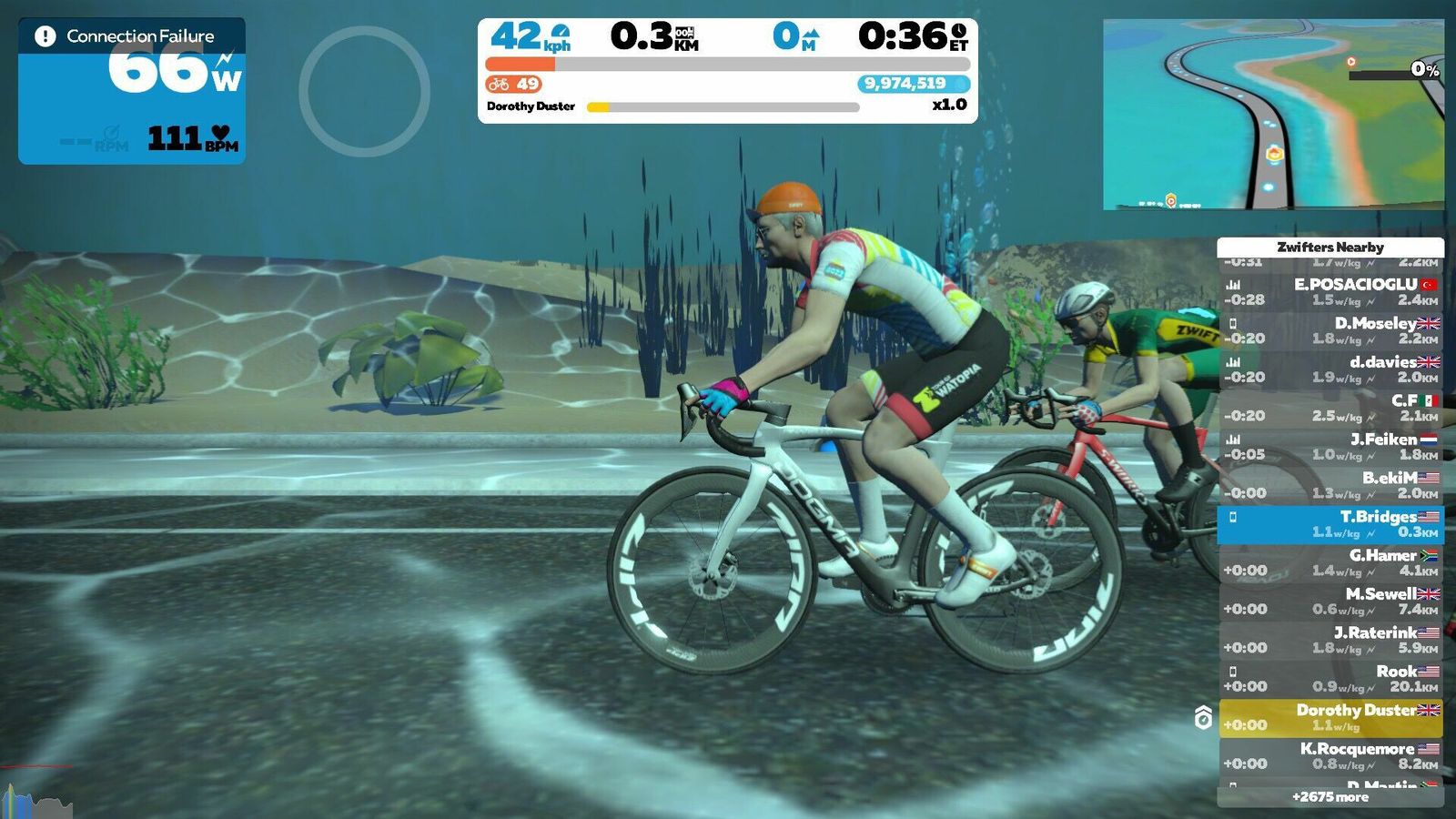The height and width of the screenshot is (819, 1456).
Task: Open the elevation profile graph
Action: (x=36, y=799)
